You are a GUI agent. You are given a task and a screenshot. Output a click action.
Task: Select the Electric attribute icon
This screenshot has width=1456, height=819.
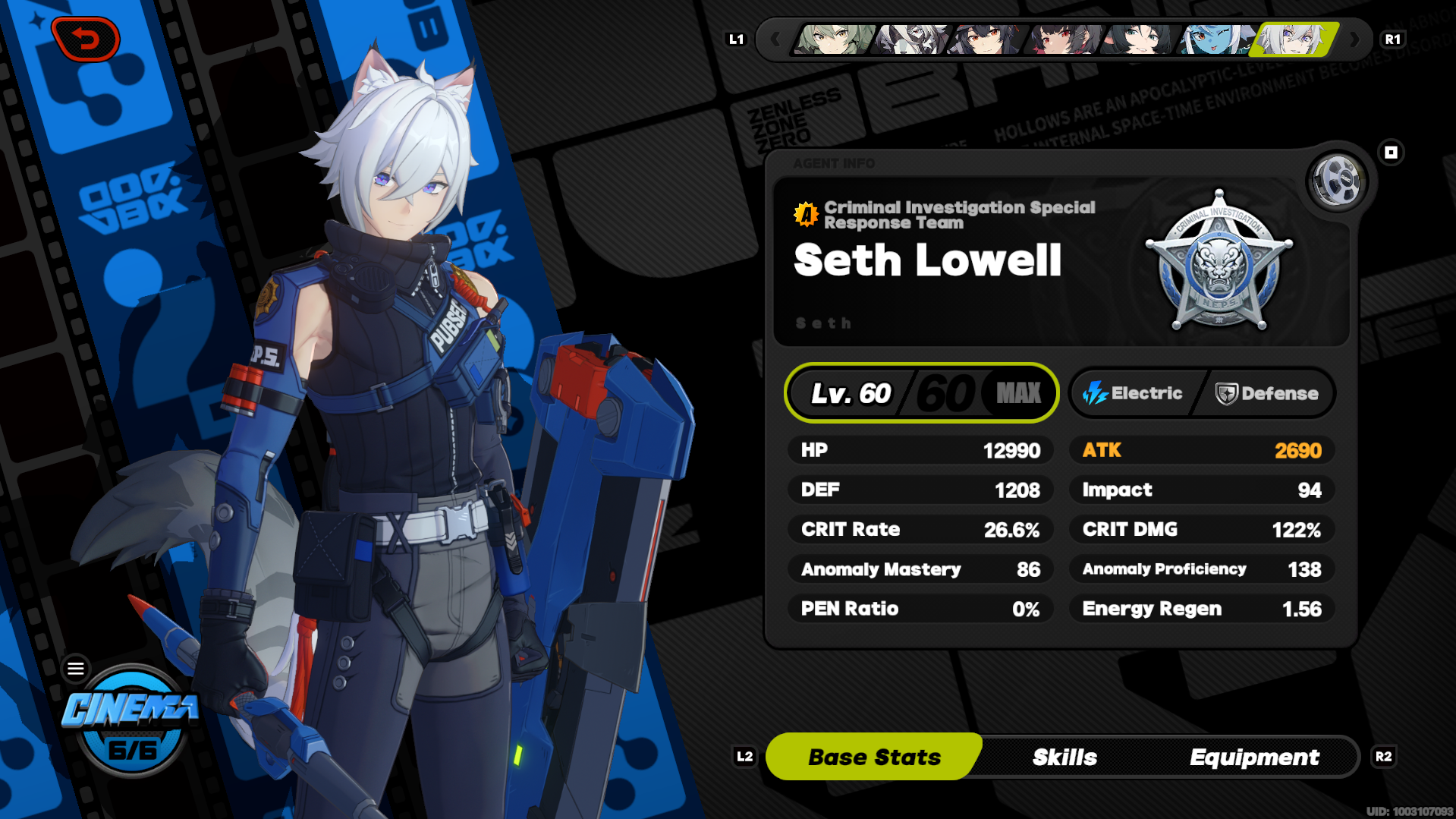1095,393
